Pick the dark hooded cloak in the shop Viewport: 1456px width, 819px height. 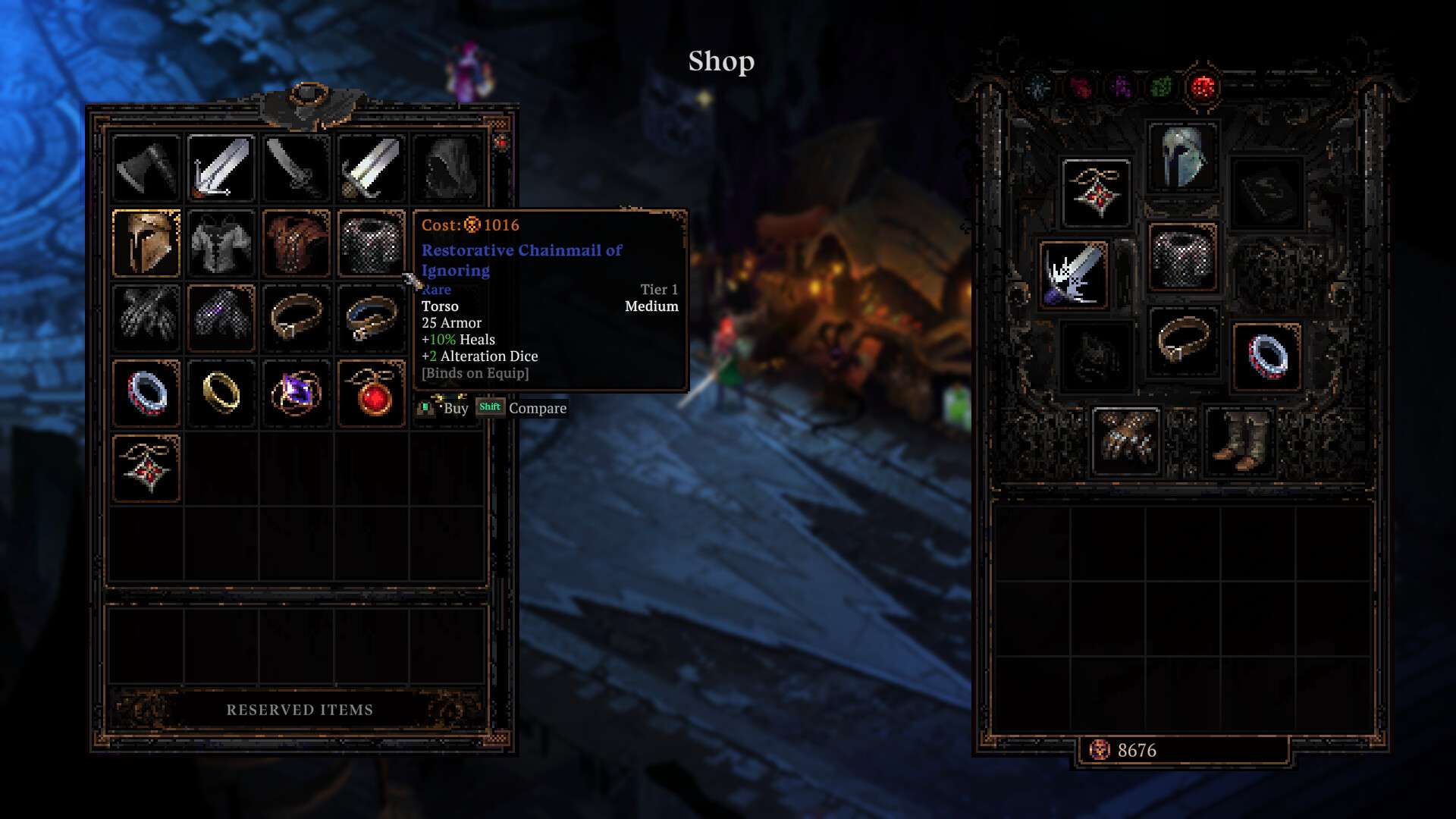[x=447, y=168]
